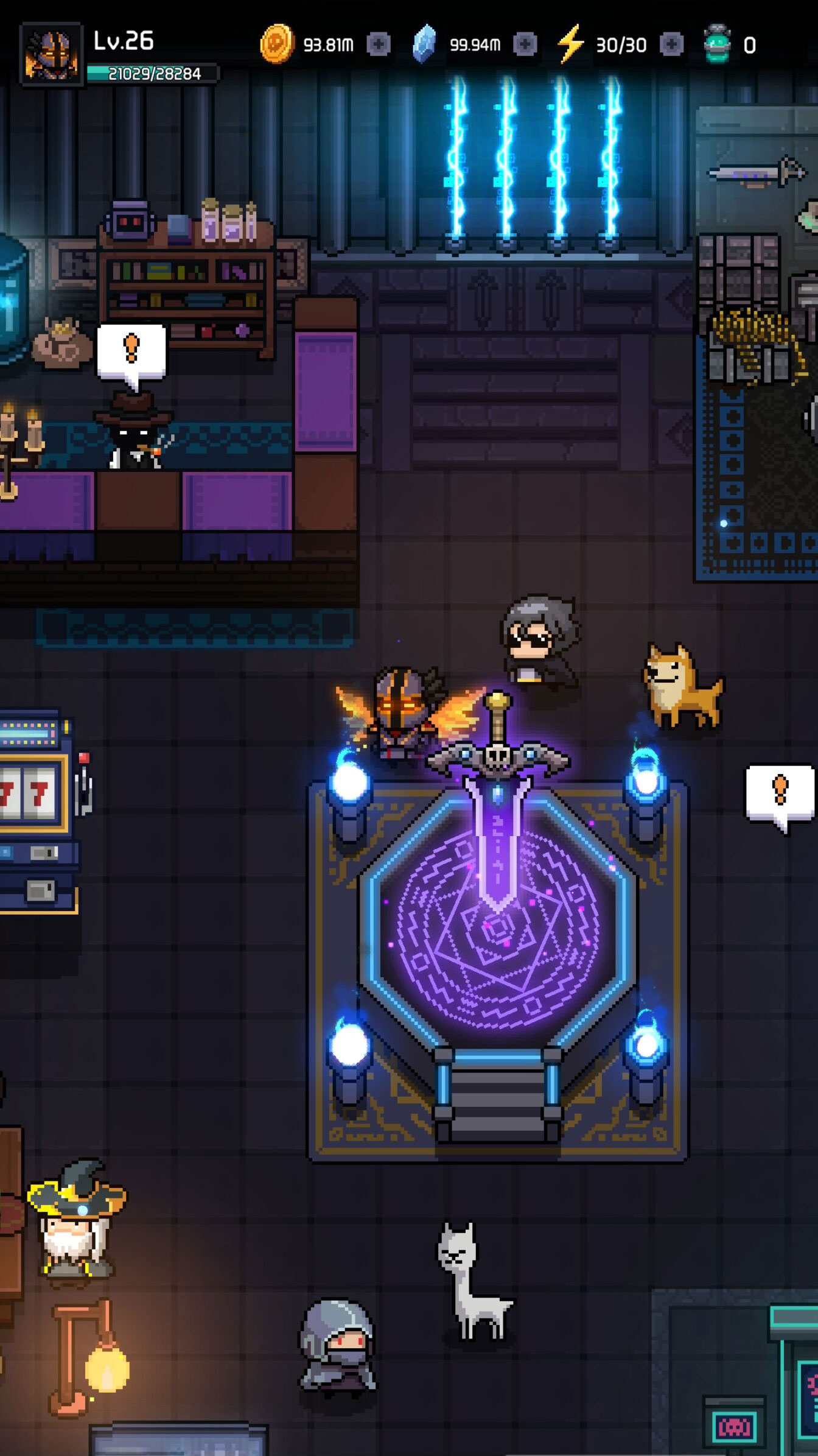This screenshot has height=1456, width=818.
Task: Buy more blue gems via plus button
Action: pos(525,44)
